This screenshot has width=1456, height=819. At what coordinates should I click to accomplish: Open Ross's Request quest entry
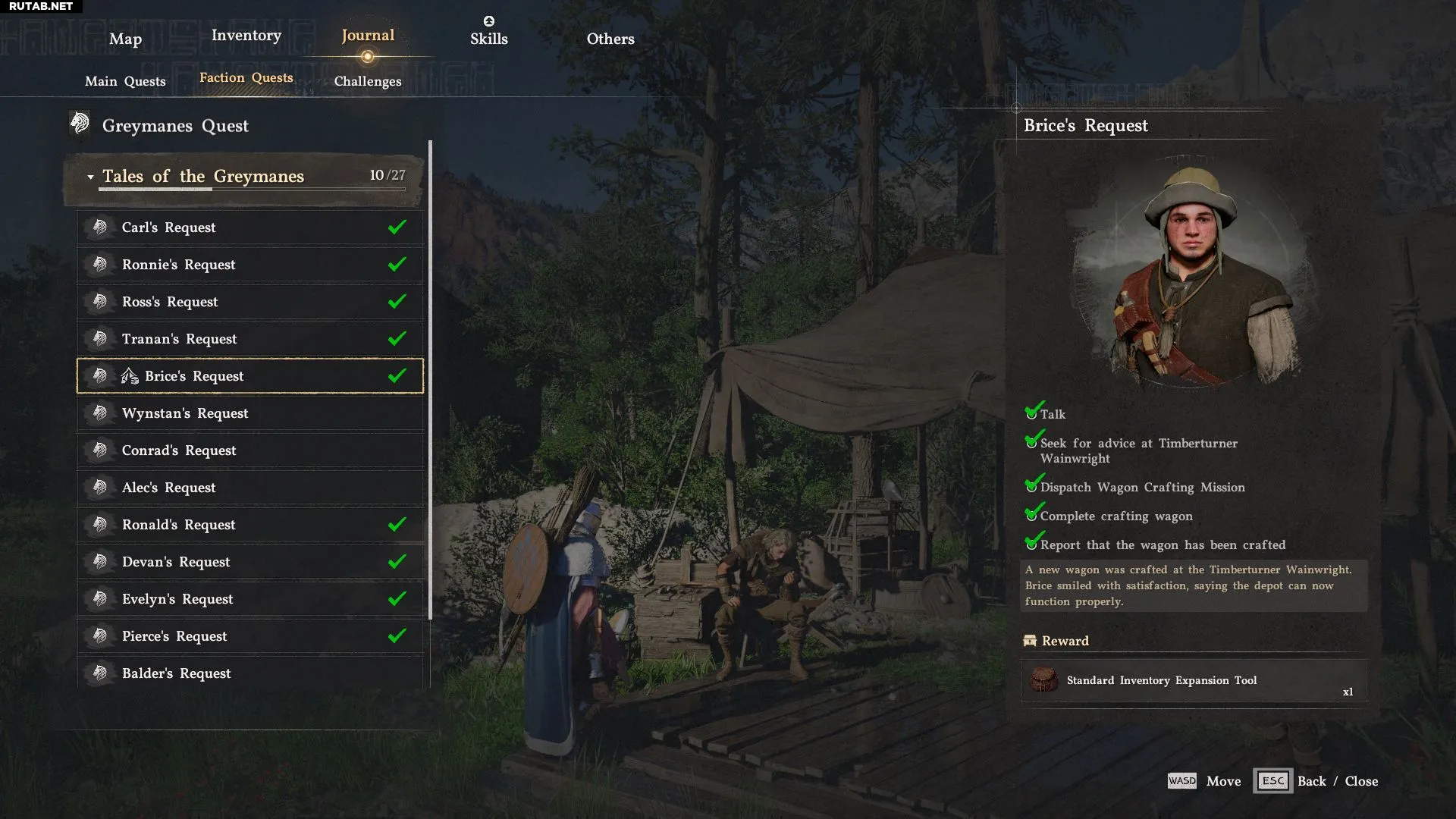(249, 302)
